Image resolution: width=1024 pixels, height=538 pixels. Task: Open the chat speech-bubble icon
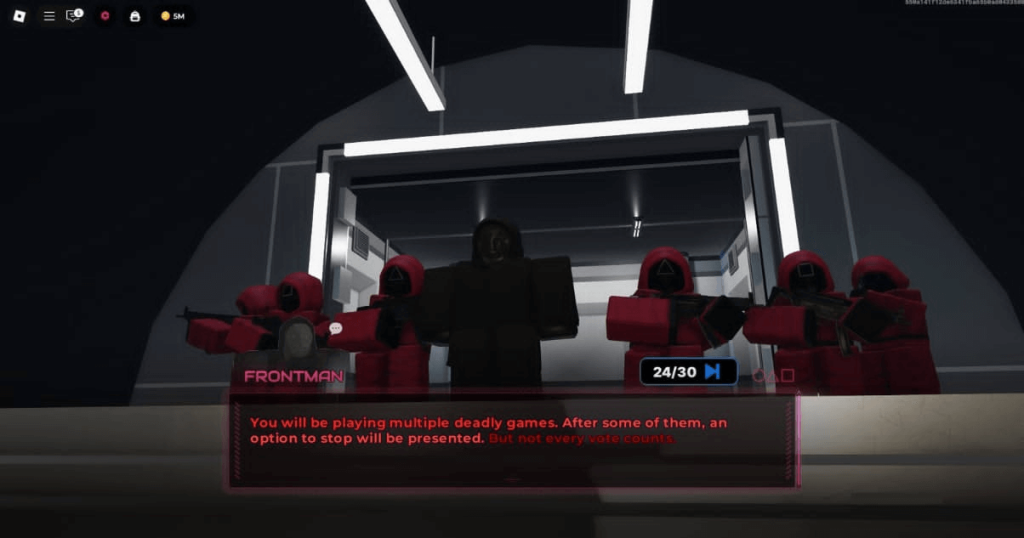tap(73, 16)
